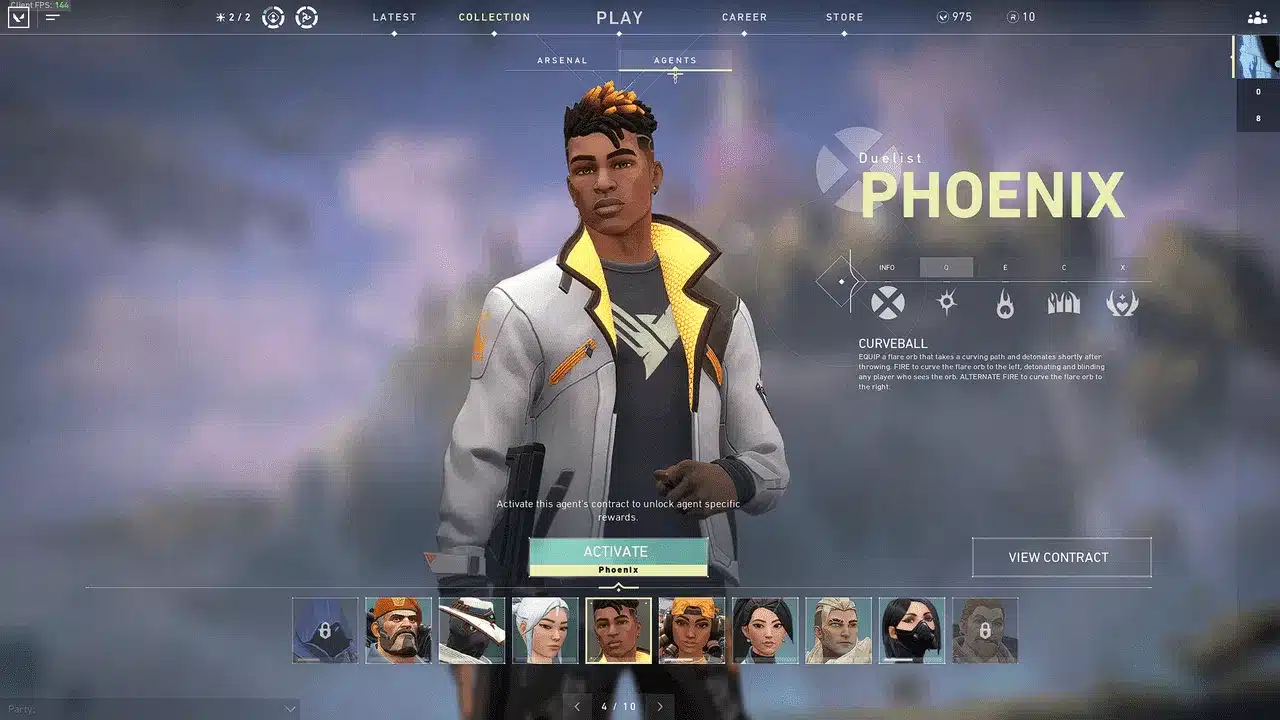Open the CAREER menu item

pyautogui.click(x=744, y=17)
